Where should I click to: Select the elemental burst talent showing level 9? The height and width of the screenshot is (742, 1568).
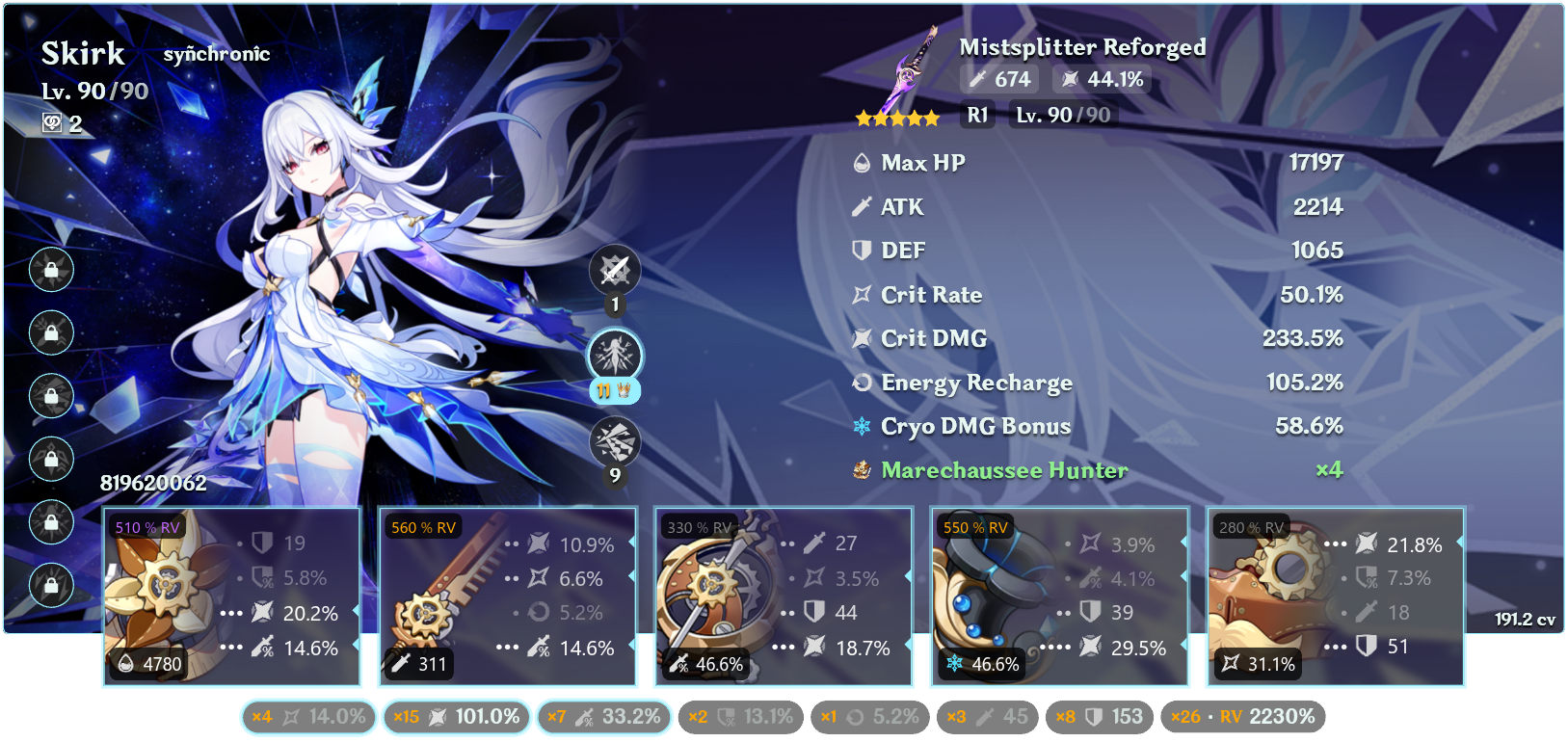[615, 441]
